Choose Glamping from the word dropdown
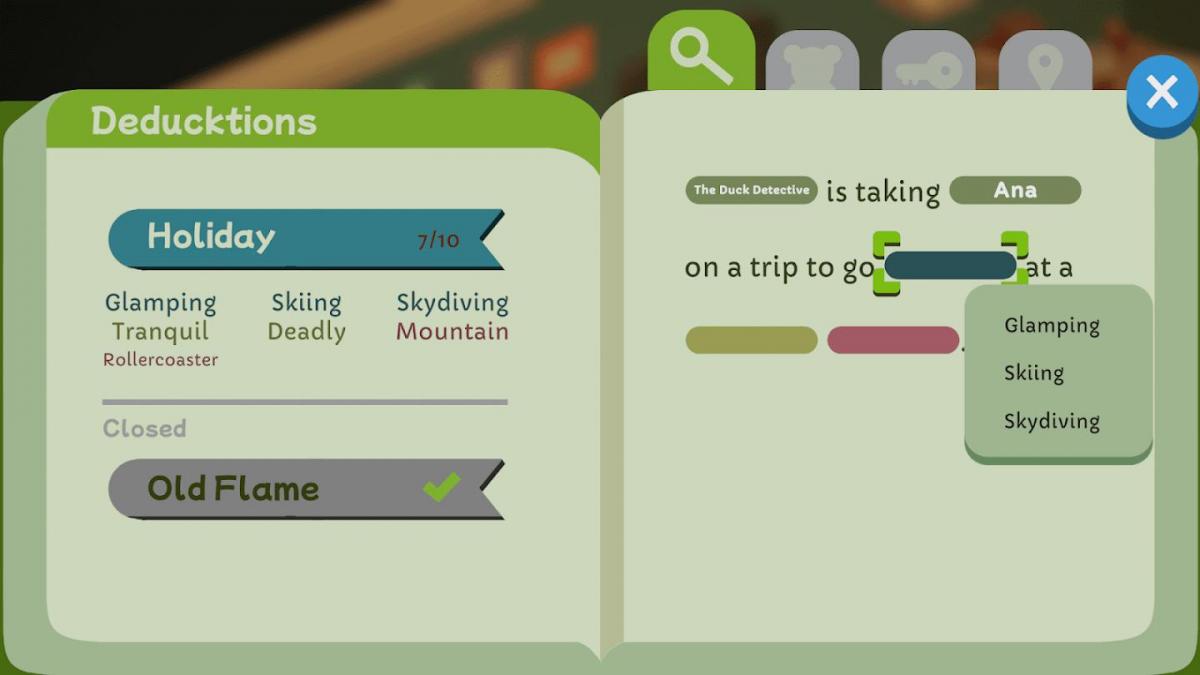This screenshot has width=1200, height=675. click(1051, 325)
